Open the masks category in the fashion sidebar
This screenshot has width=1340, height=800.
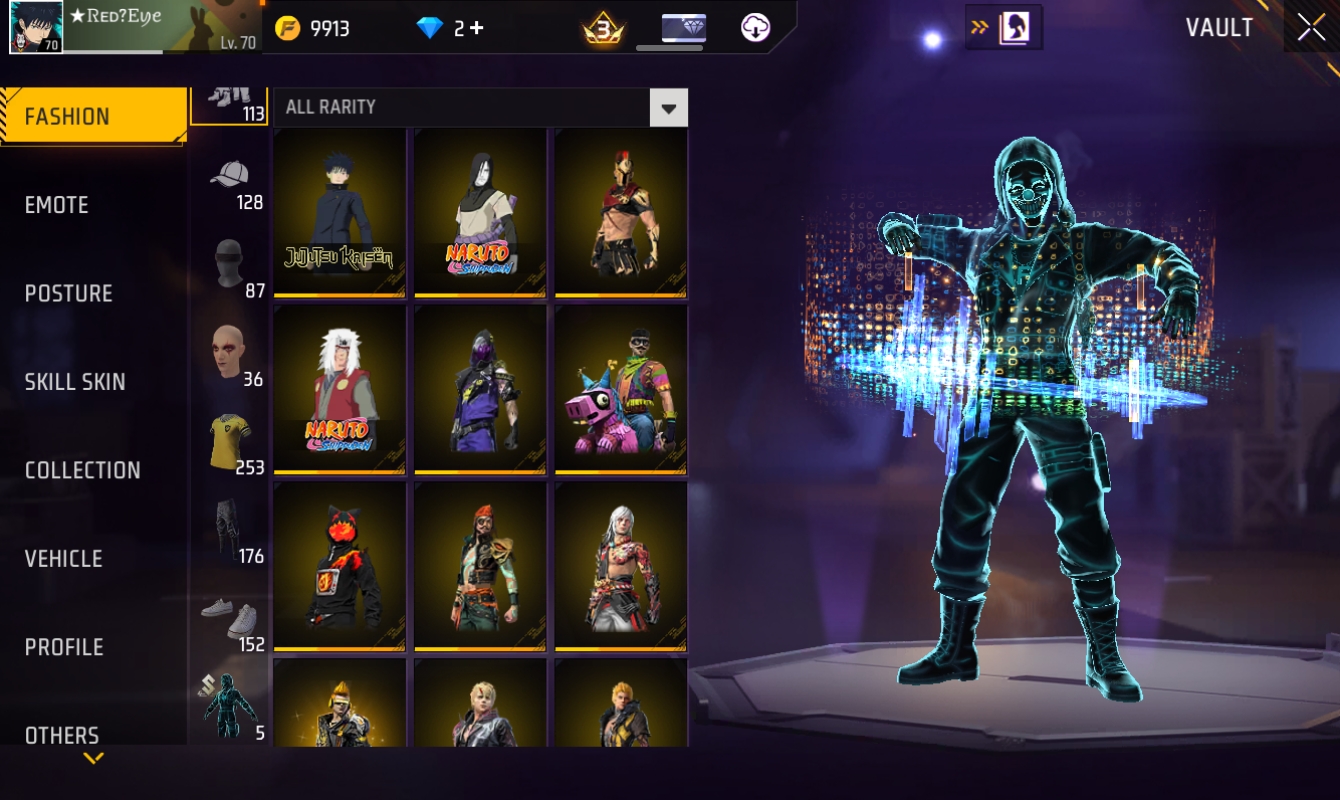click(231, 263)
